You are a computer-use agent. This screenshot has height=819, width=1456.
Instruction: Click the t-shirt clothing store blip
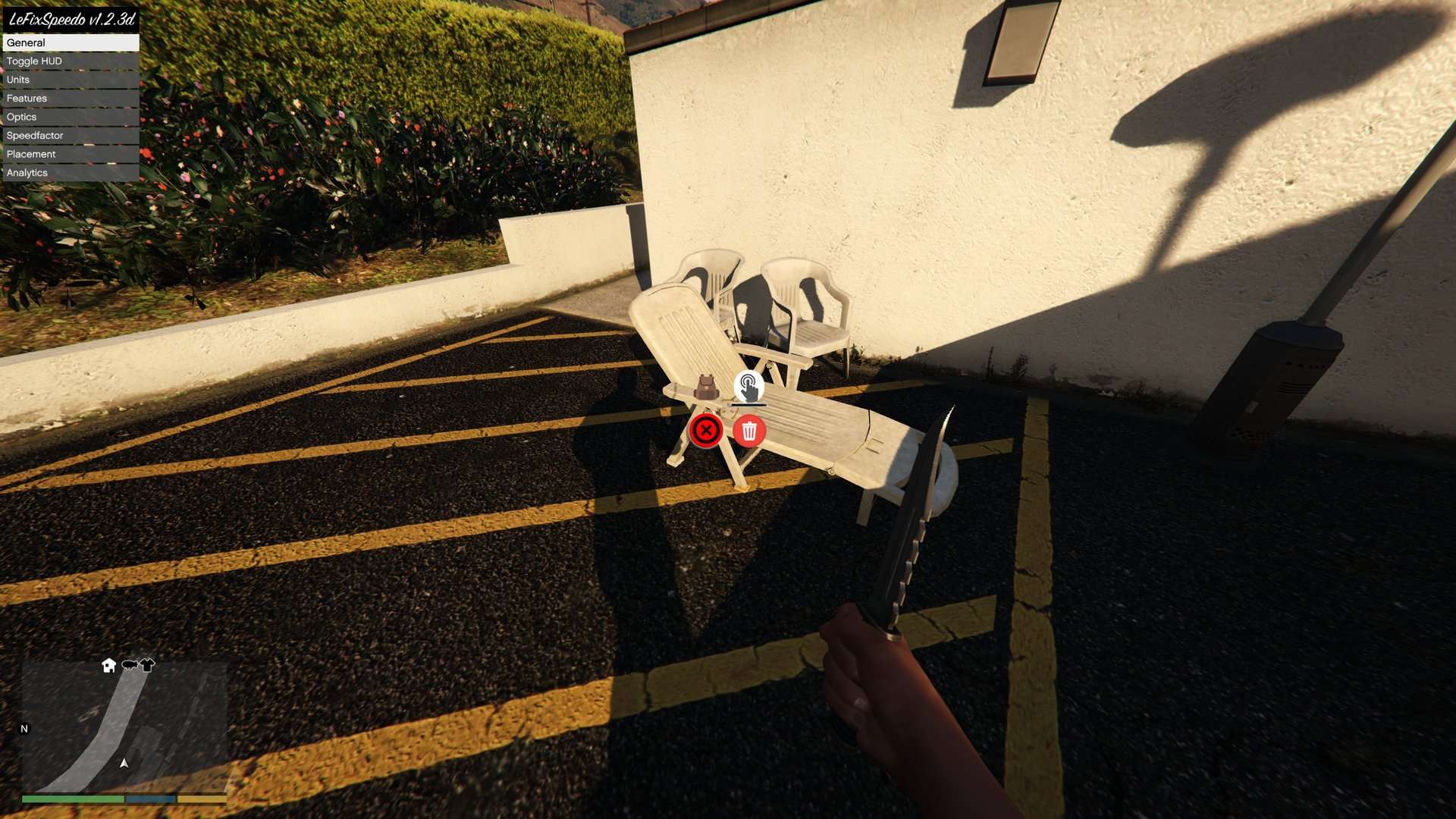click(147, 665)
